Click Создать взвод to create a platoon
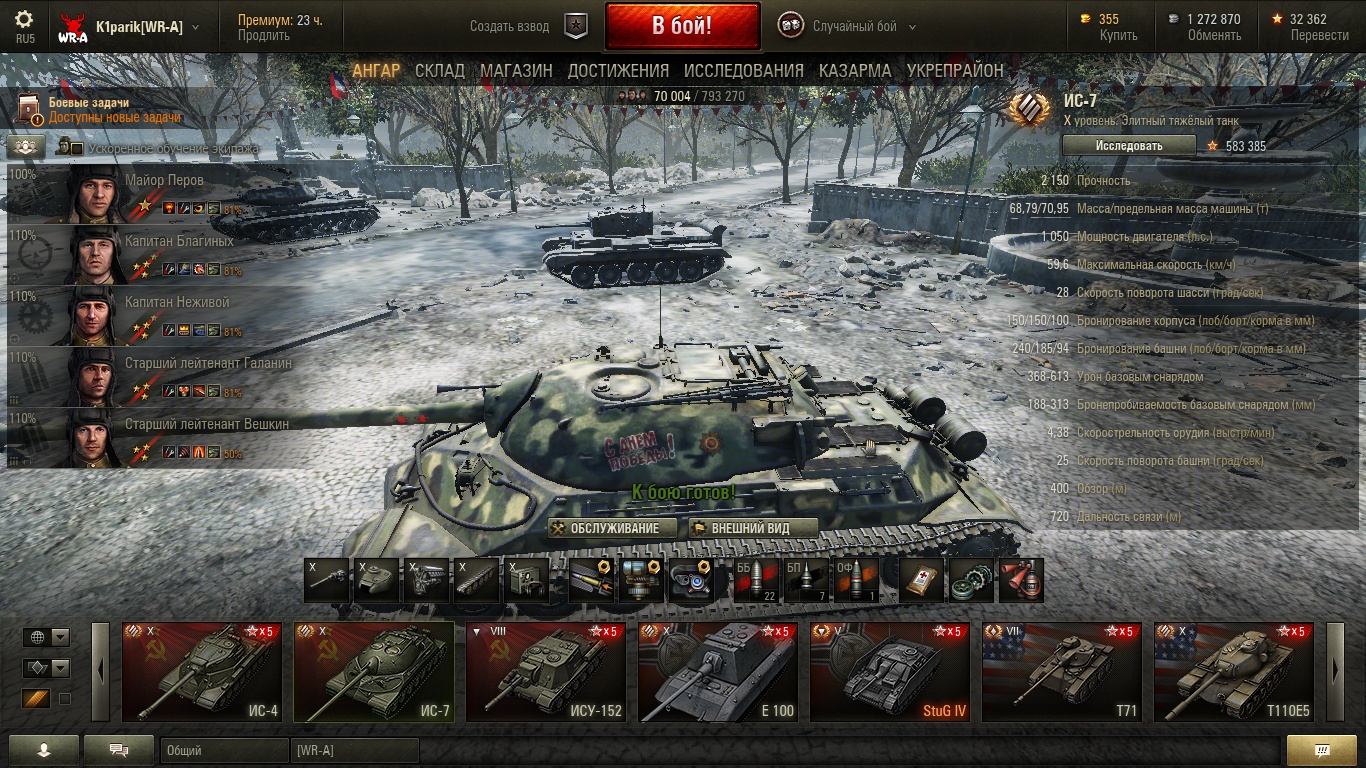Screen dimensions: 1366x768 510,27
